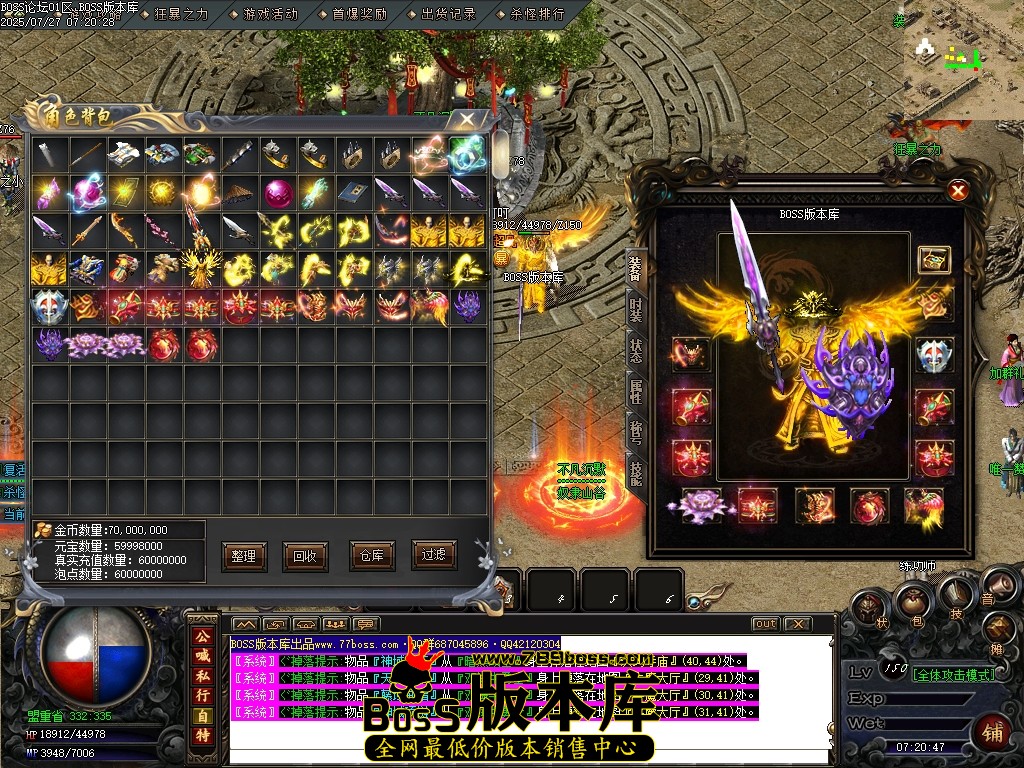Screen dimensions: 1024x768
Task: Click the 过滤 filter button
Action: click(432, 556)
